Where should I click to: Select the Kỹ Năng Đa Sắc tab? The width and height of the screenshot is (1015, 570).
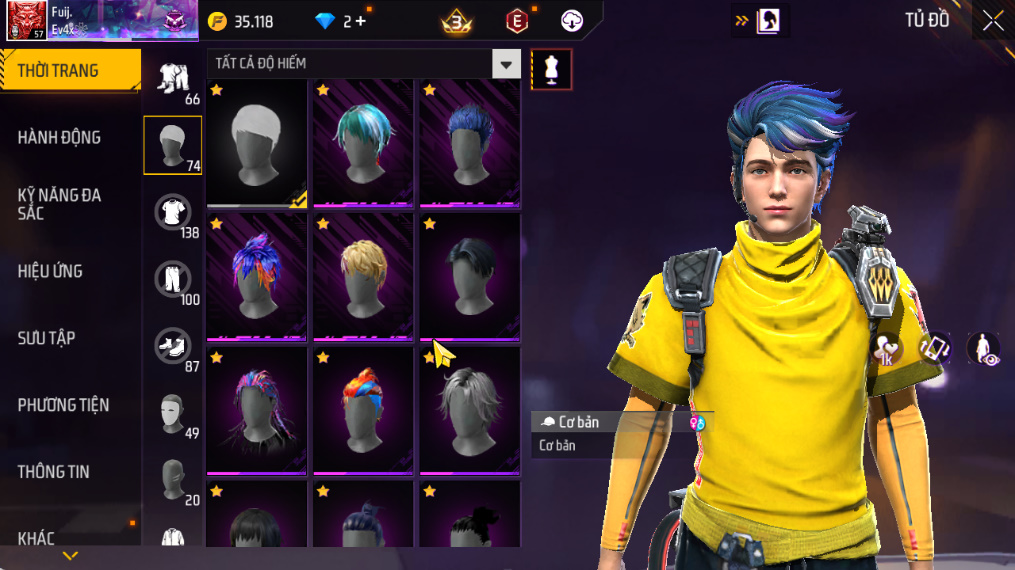click(x=60, y=204)
